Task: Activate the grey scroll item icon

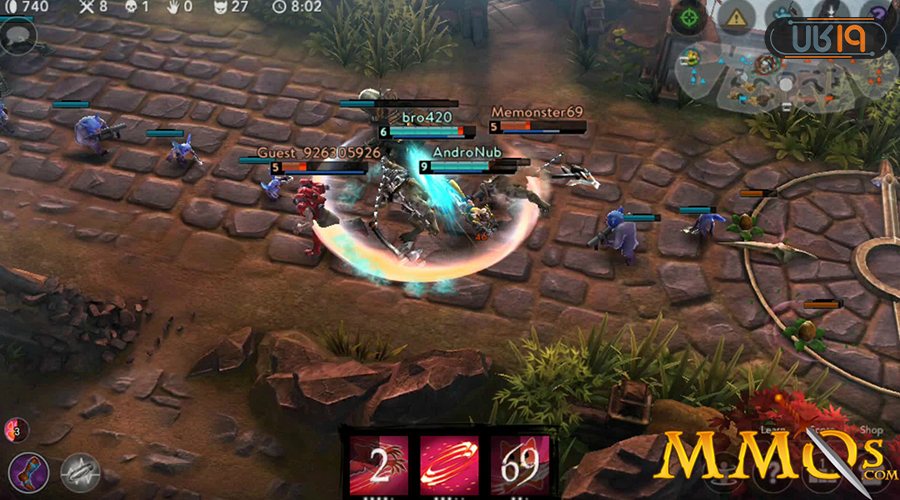Action: tap(80, 472)
